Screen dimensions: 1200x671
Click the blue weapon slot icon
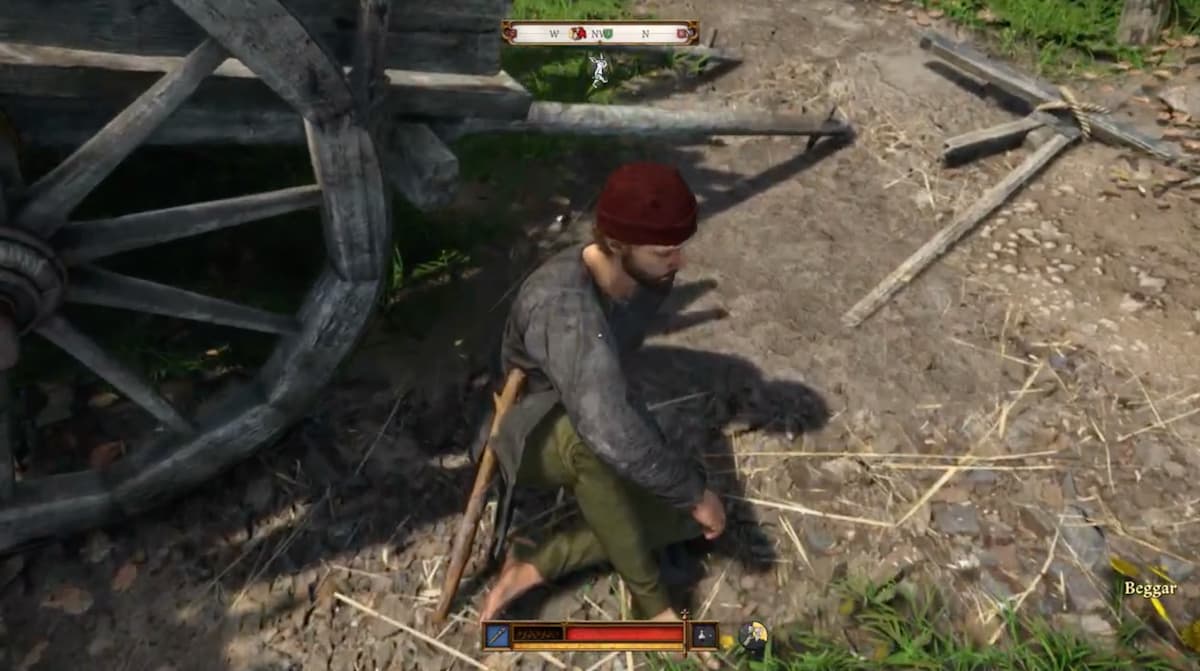497,634
